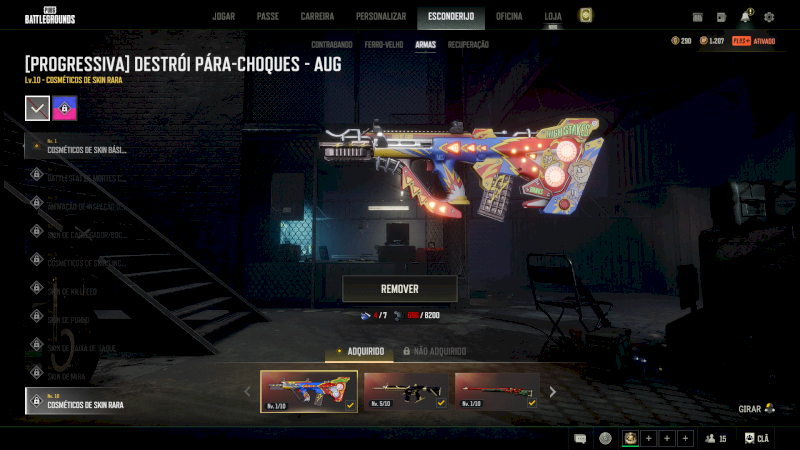Open the Oficina menu
The width and height of the screenshot is (800, 450).
(509, 16)
